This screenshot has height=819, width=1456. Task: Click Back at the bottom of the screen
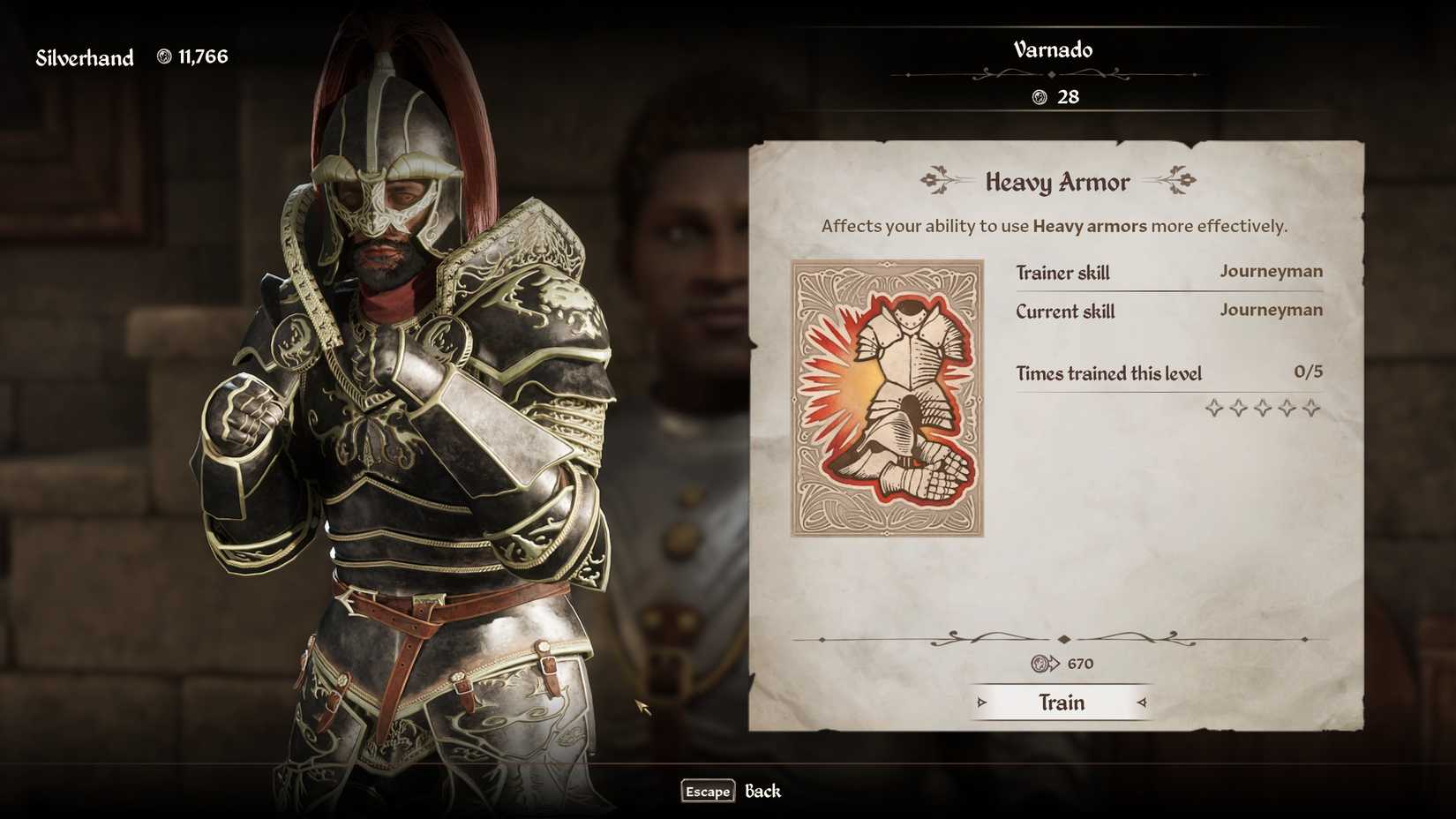762,792
